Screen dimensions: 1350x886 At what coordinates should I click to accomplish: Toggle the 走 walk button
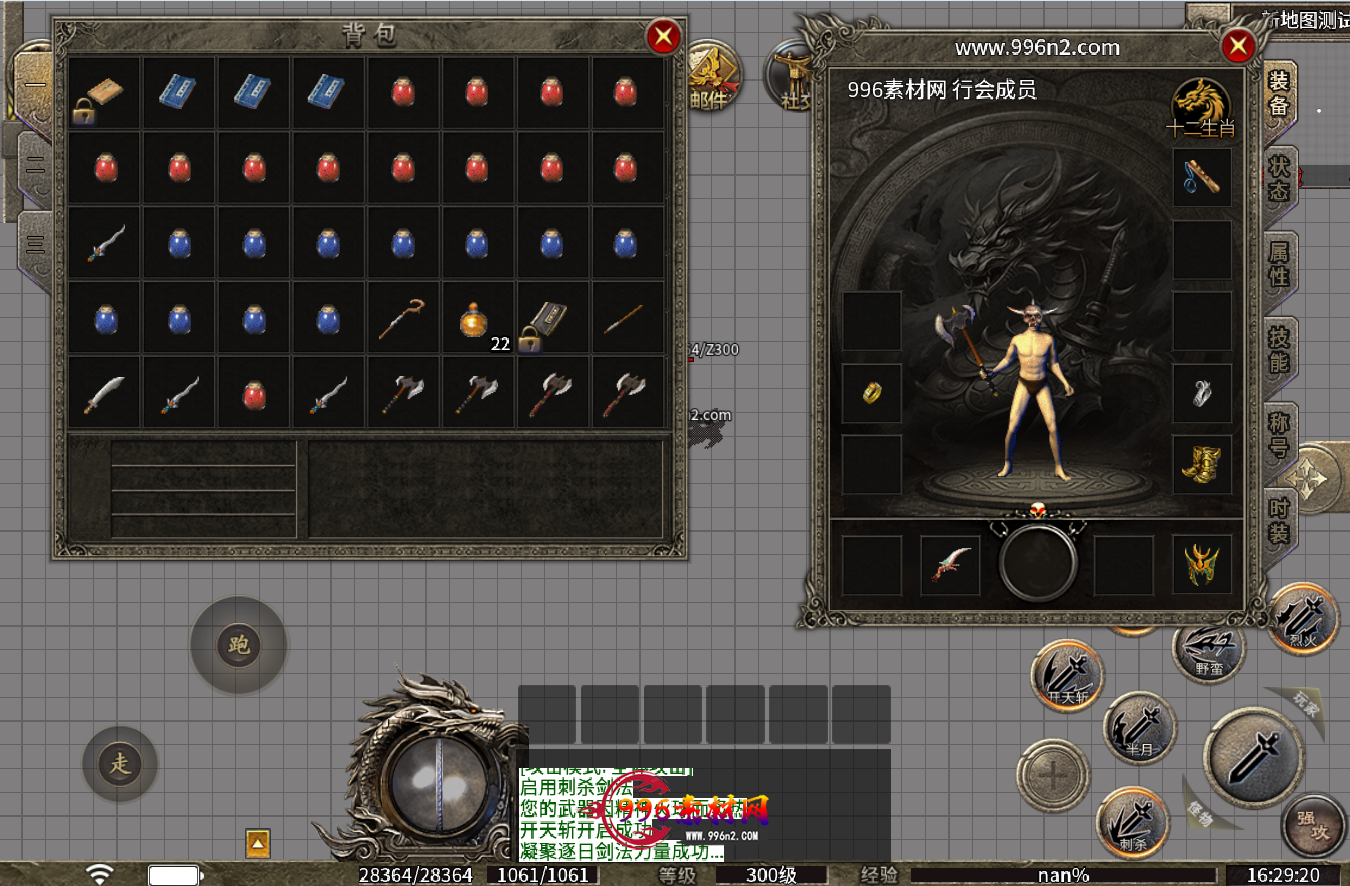point(120,765)
